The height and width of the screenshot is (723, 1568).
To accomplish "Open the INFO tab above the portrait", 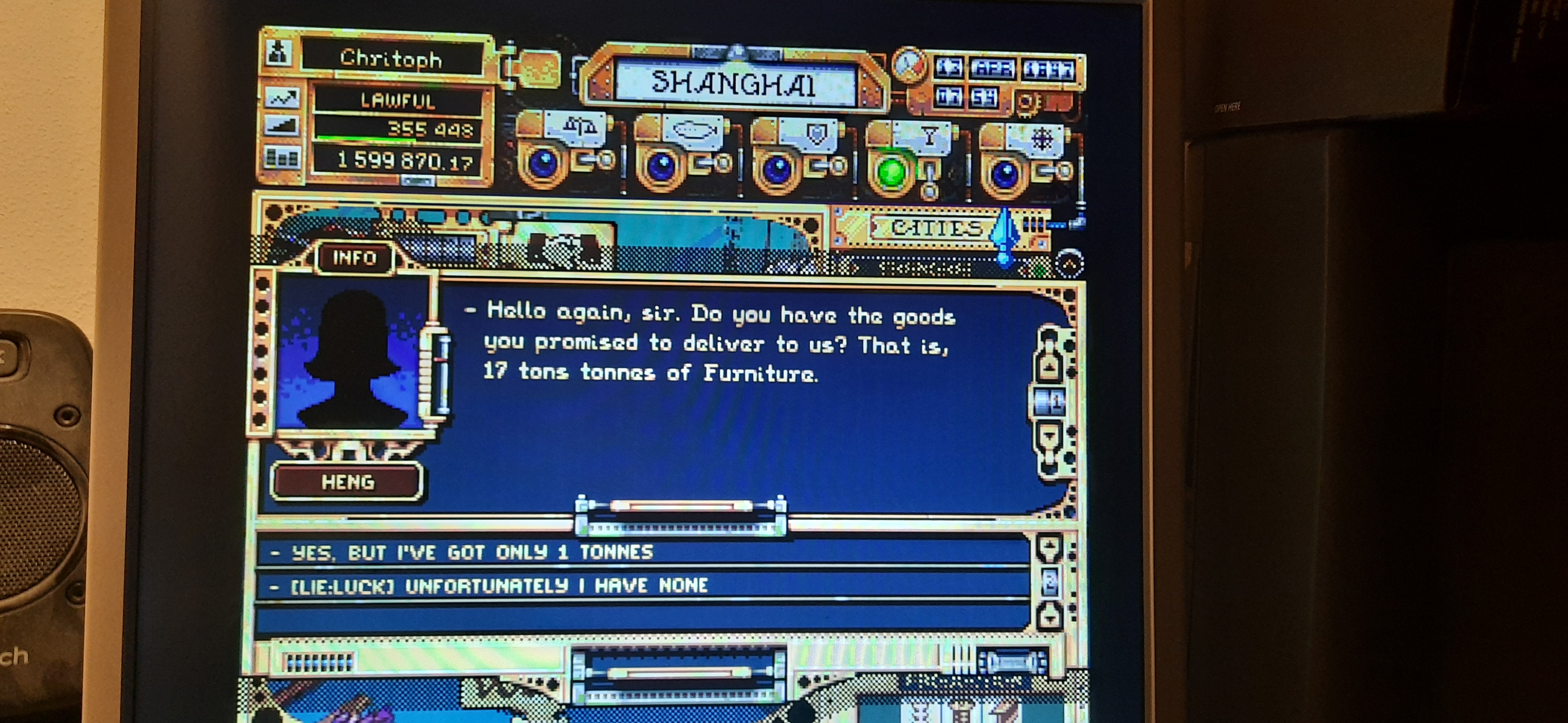I will [x=354, y=258].
